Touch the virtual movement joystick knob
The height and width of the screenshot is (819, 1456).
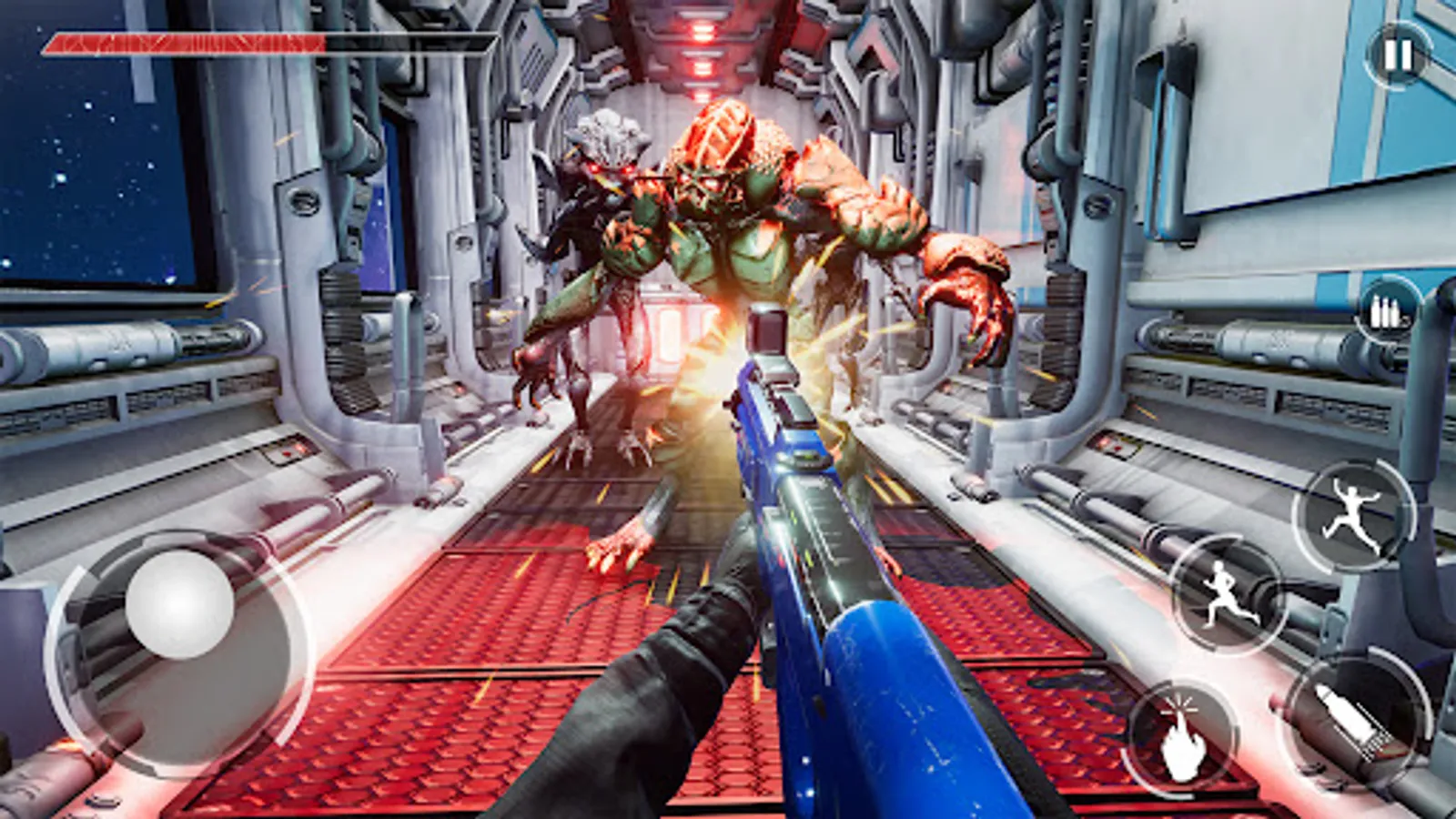point(180,604)
